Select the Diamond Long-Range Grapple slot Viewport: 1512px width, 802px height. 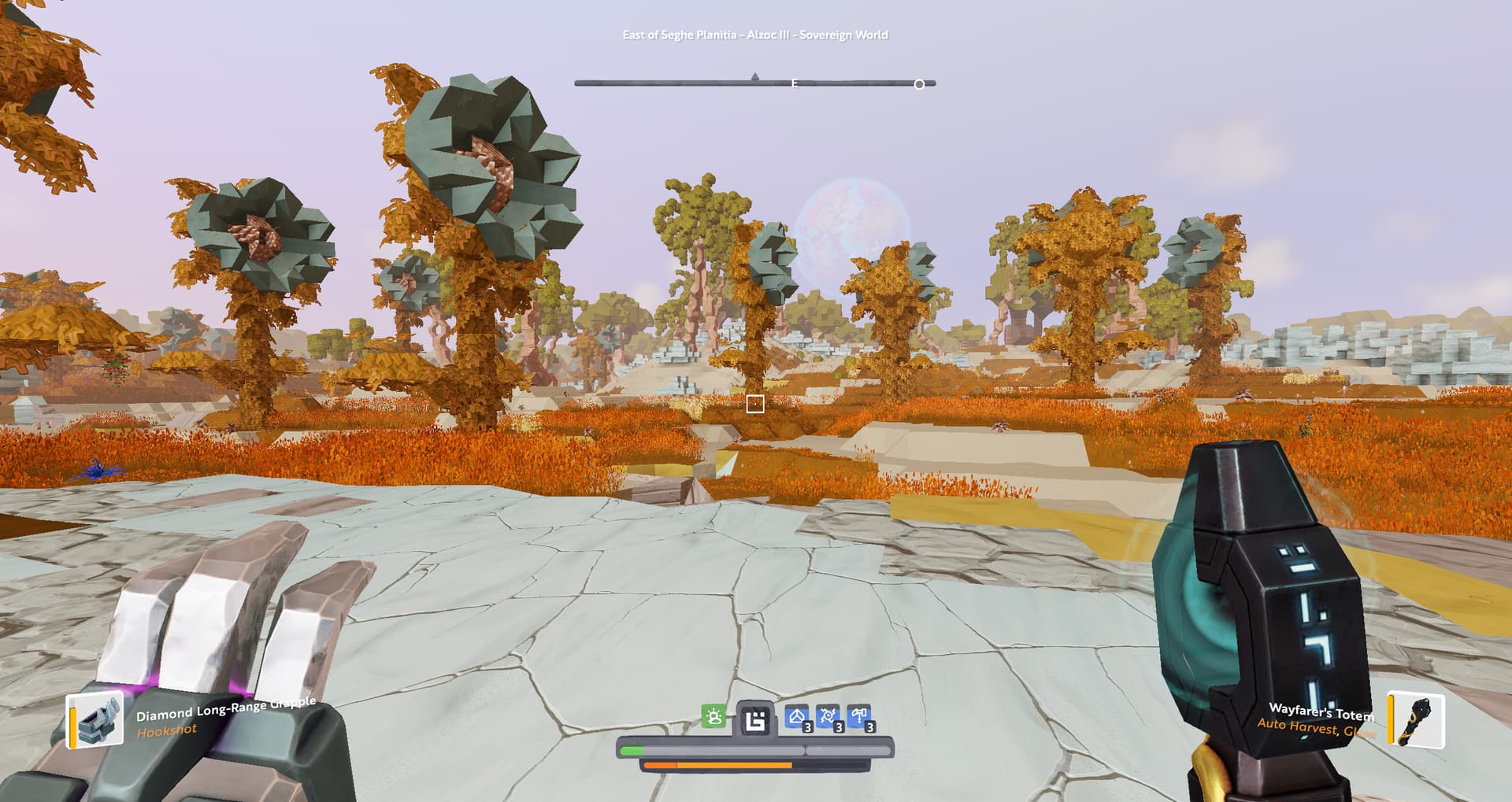(96, 719)
